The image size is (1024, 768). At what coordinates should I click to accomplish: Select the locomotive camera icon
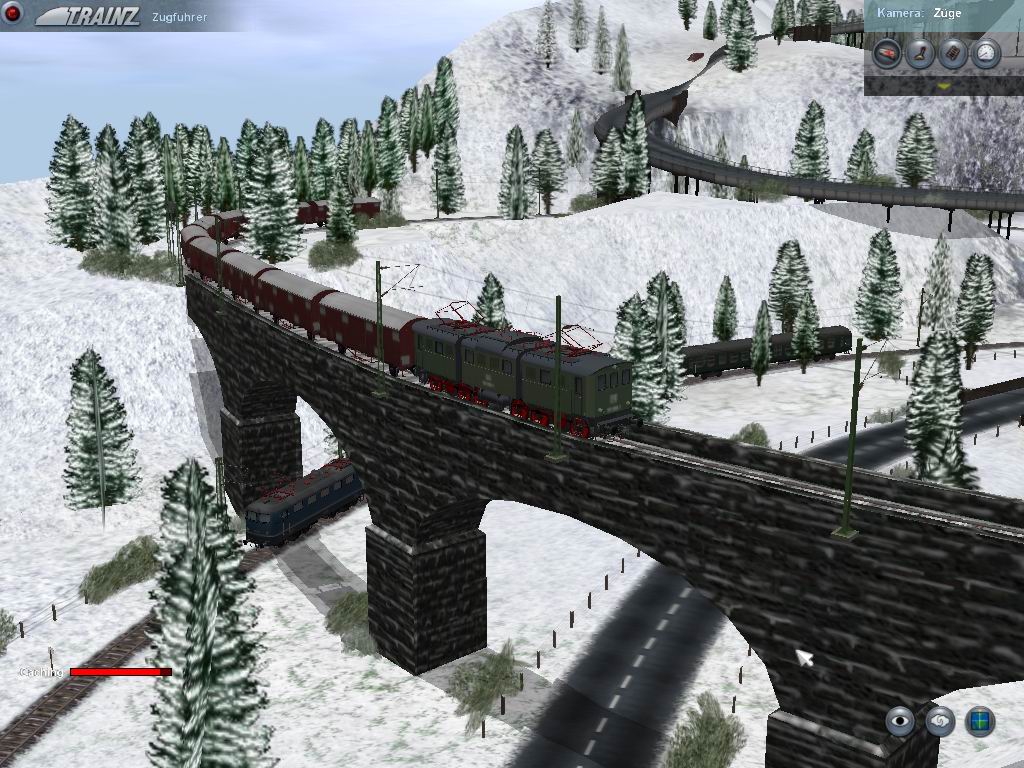[x=886, y=52]
